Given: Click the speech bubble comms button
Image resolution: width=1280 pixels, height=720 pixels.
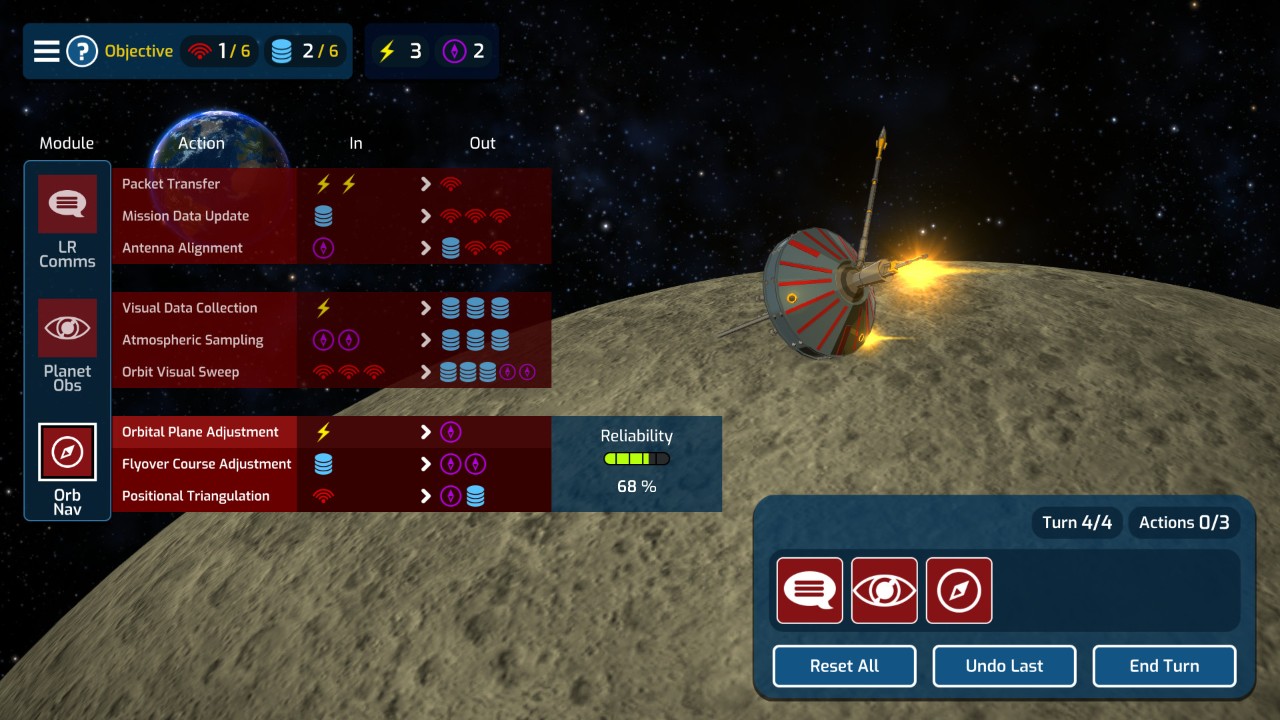Looking at the screenshot, I should (x=810, y=591).
